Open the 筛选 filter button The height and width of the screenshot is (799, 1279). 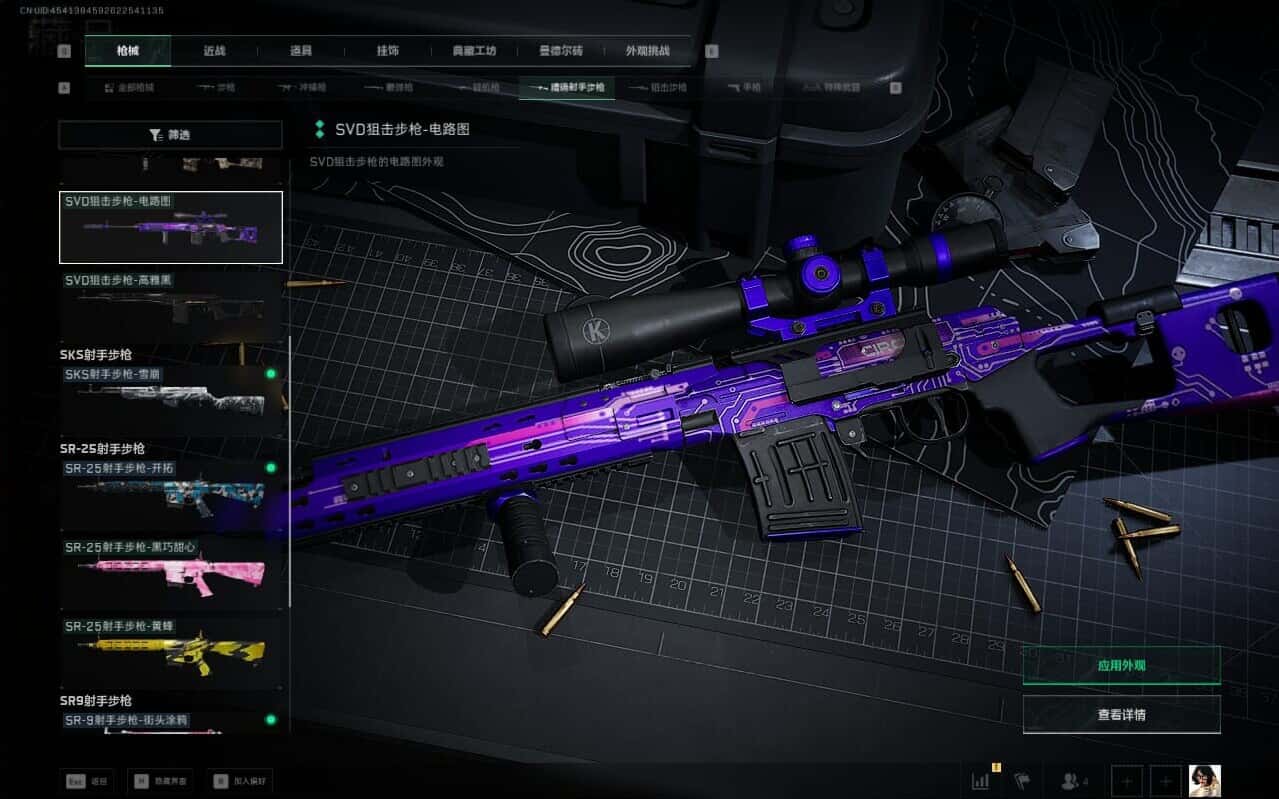170,135
